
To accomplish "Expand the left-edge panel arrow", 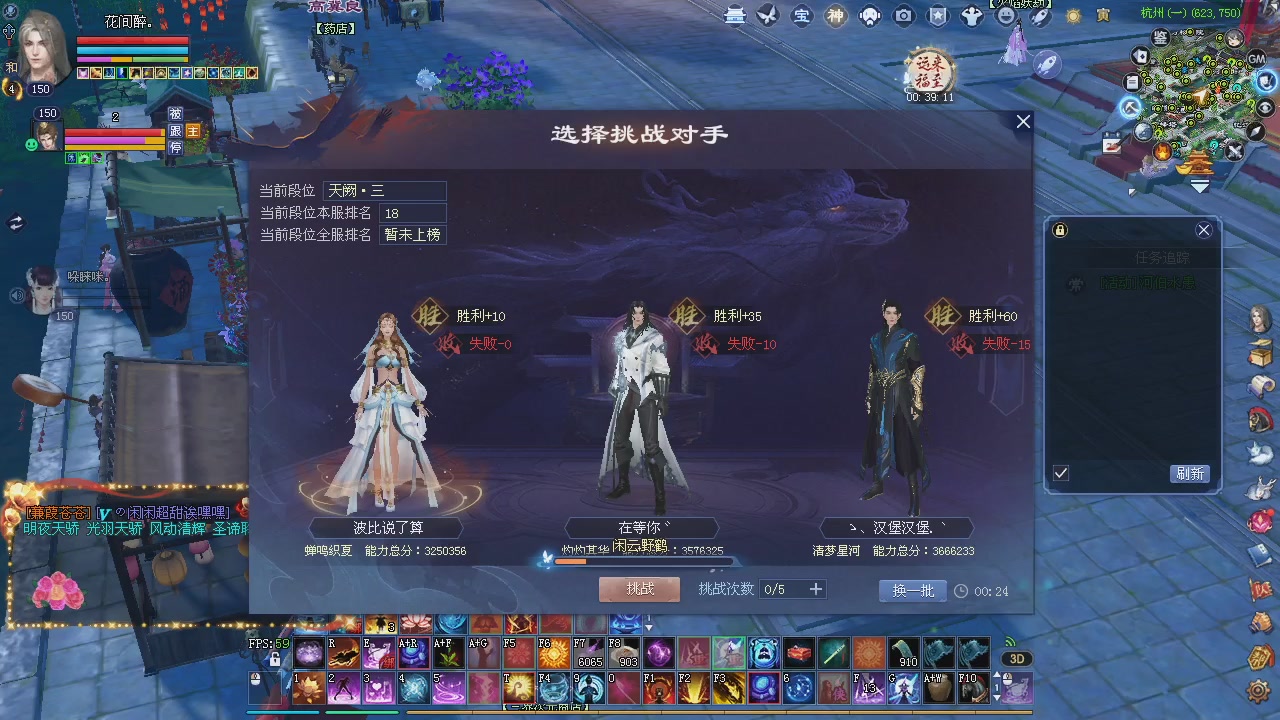I will point(17,222).
